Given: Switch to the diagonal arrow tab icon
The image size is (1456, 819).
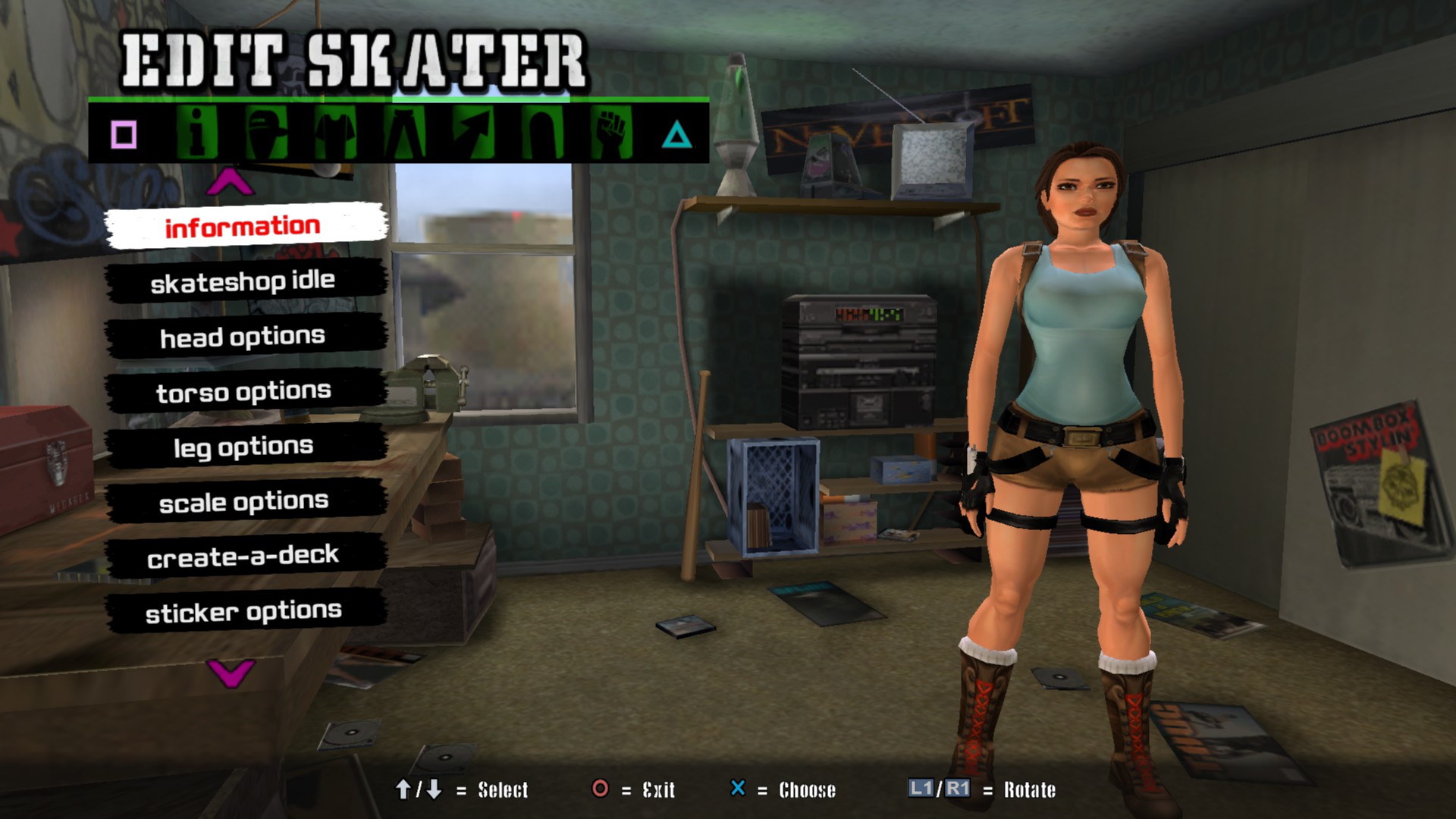Looking at the screenshot, I should (x=475, y=133).
